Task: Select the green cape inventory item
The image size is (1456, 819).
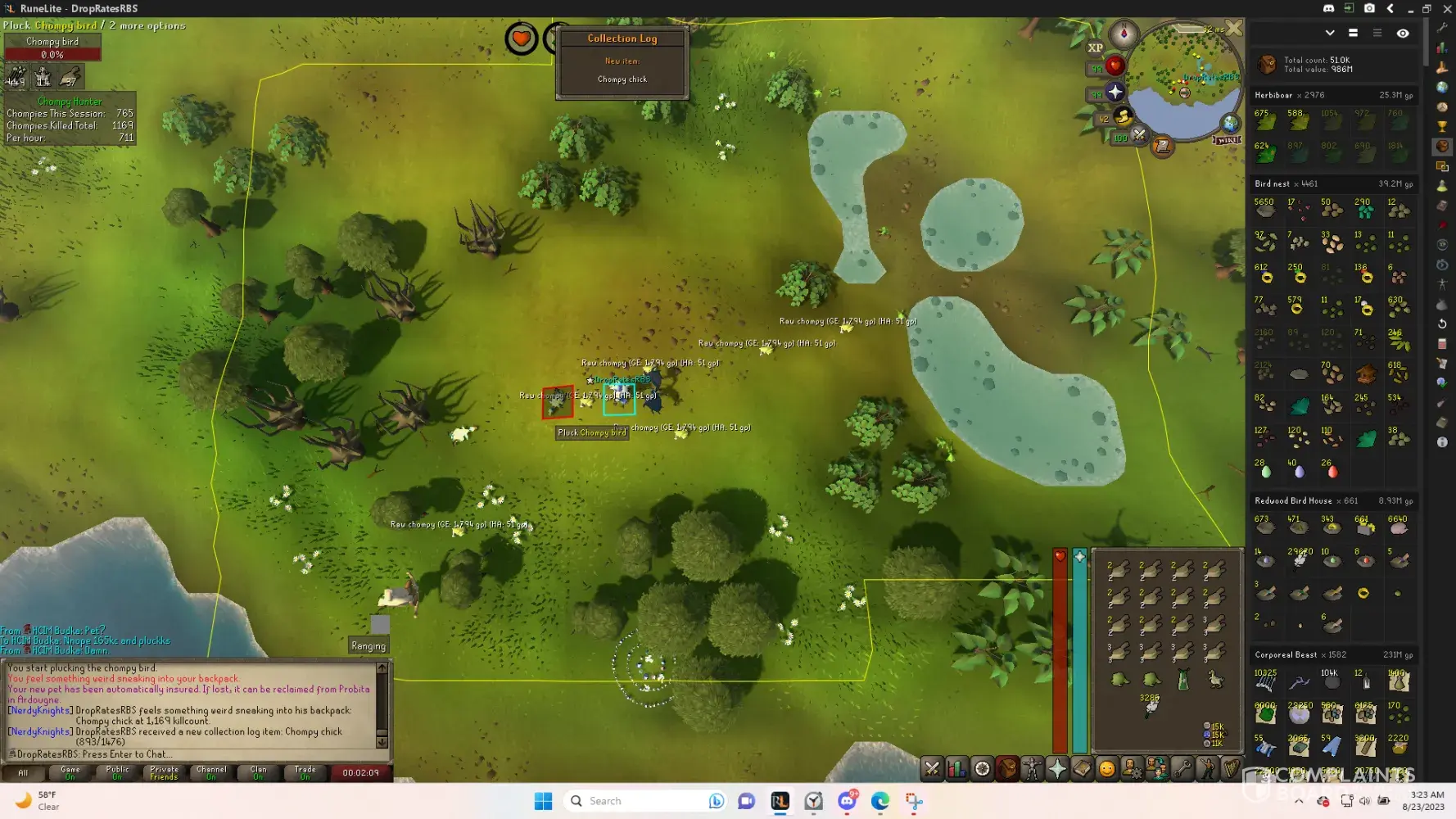Action: 1183,680
